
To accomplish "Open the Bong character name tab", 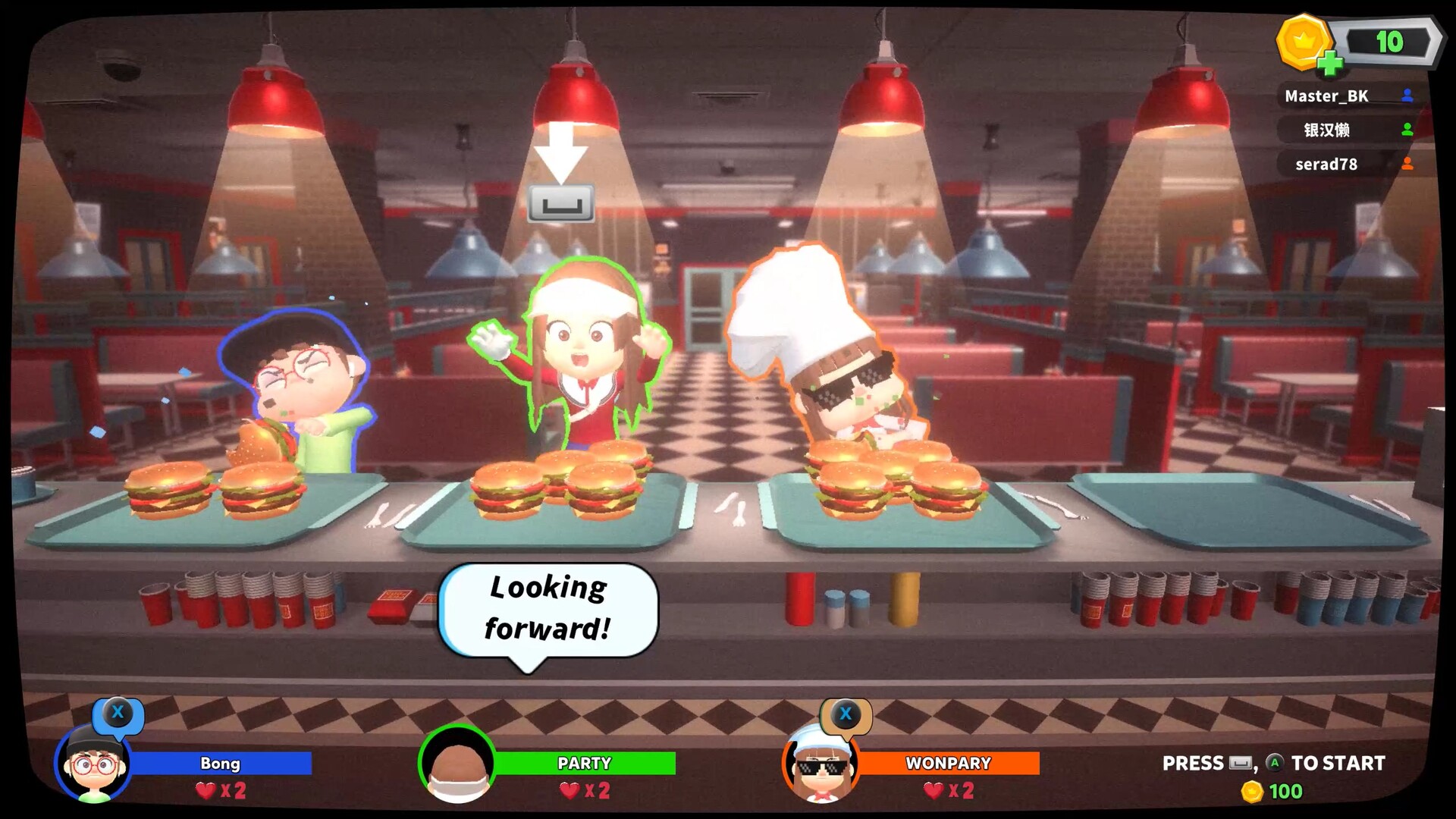I will tap(220, 764).
